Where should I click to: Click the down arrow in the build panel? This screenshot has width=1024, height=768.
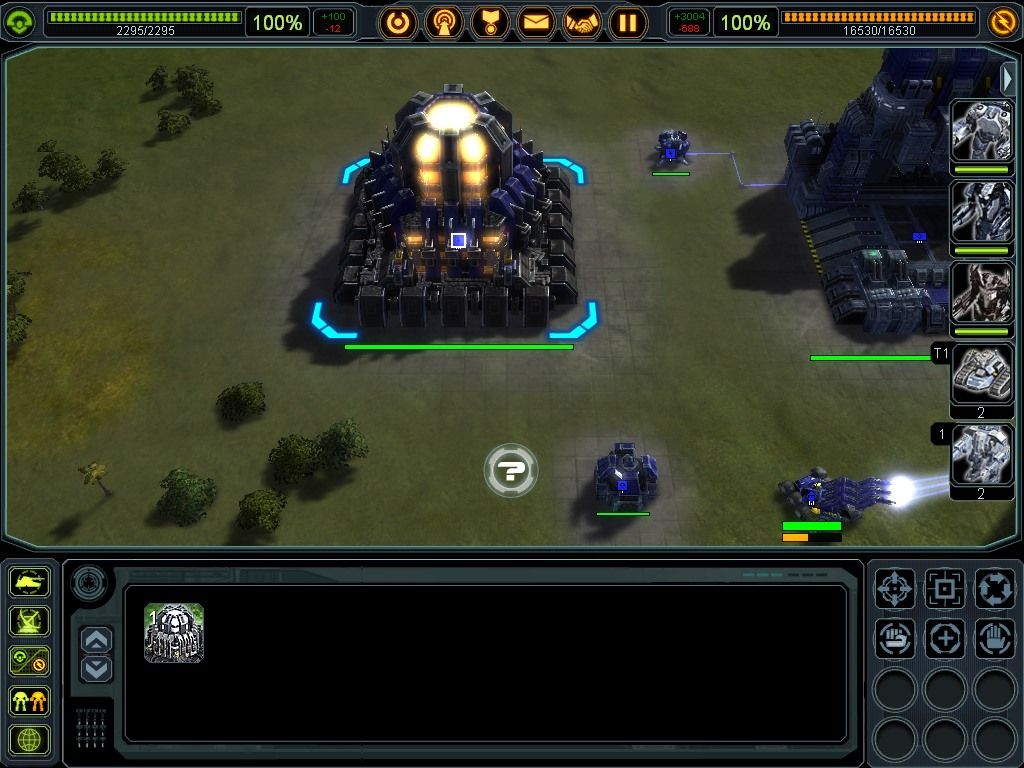coord(96,669)
